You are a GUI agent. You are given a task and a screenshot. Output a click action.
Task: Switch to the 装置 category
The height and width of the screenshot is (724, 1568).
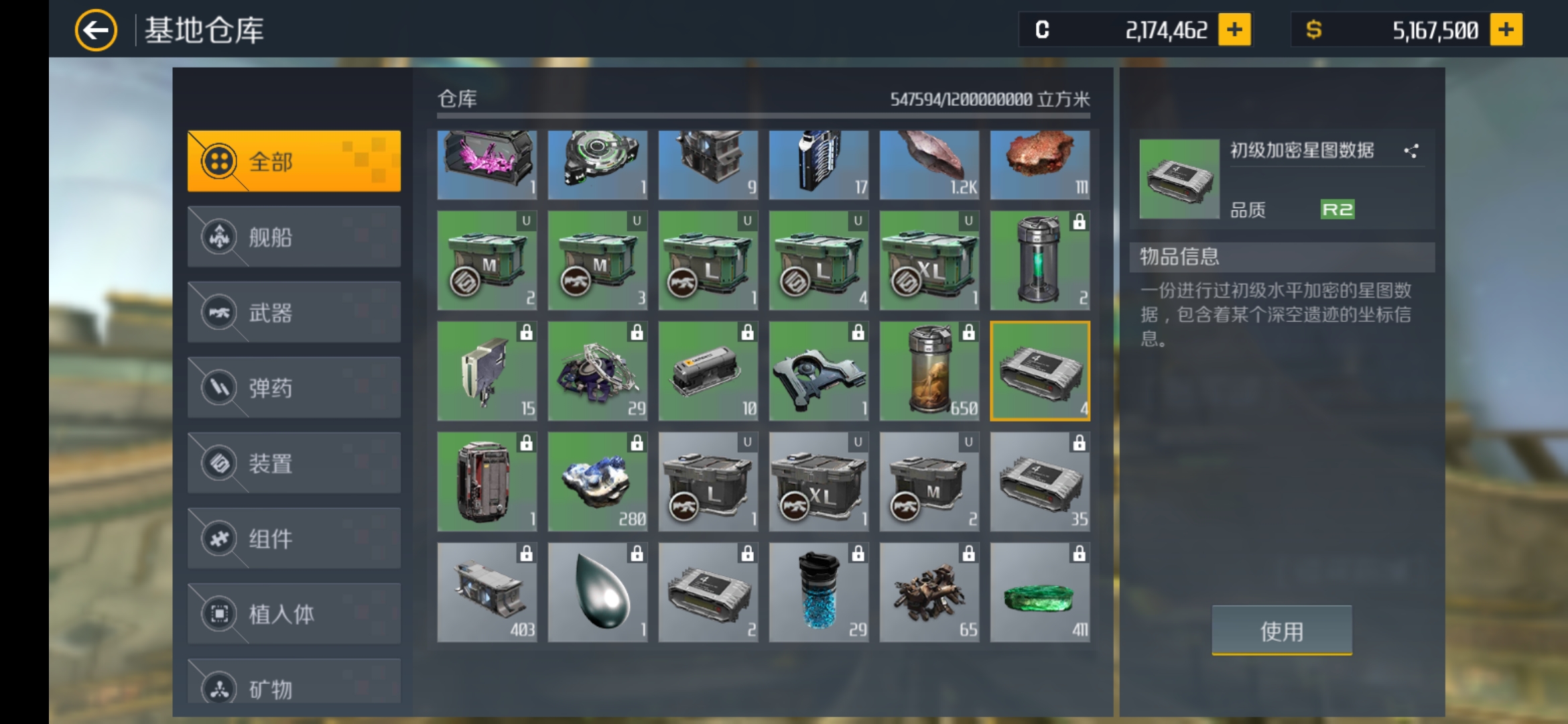tap(294, 463)
